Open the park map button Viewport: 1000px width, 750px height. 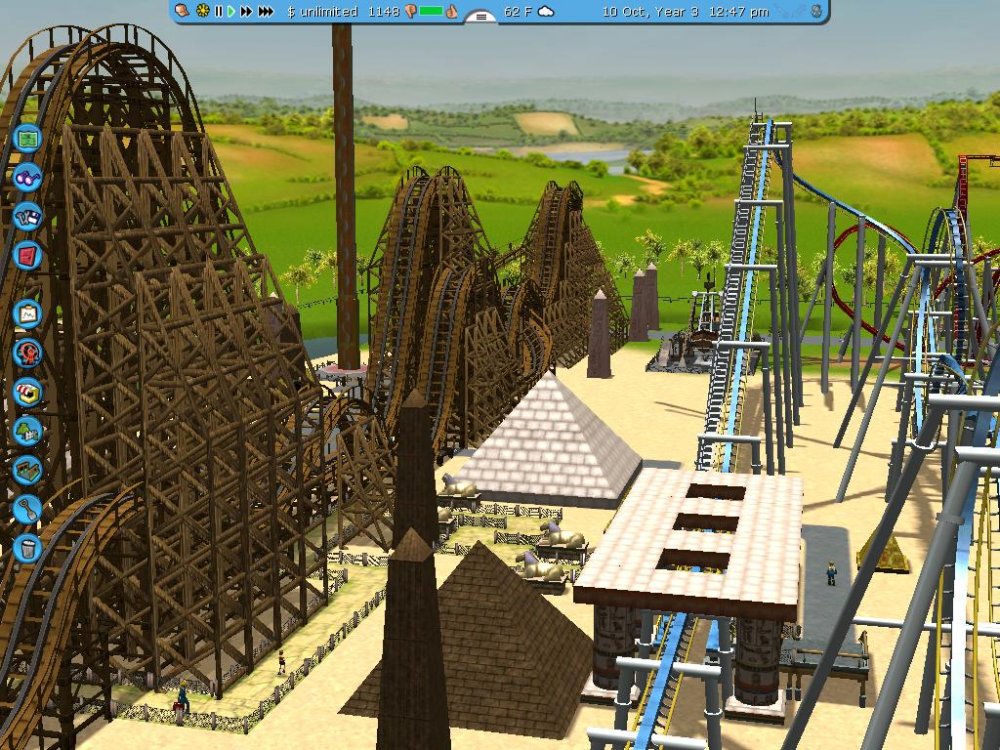(27, 136)
